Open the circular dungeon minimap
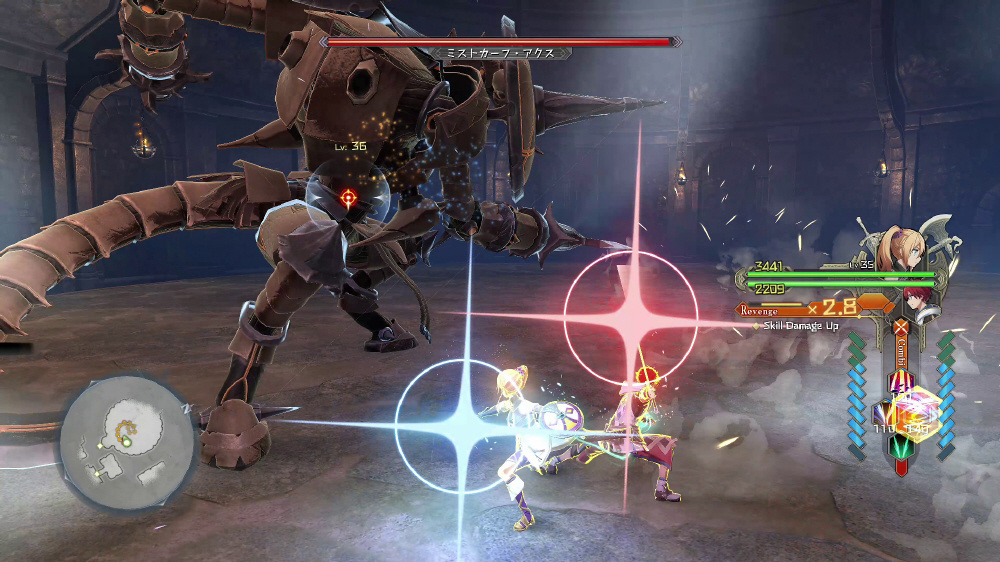This screenshot has width=1000, height=562. coord(127,440)
